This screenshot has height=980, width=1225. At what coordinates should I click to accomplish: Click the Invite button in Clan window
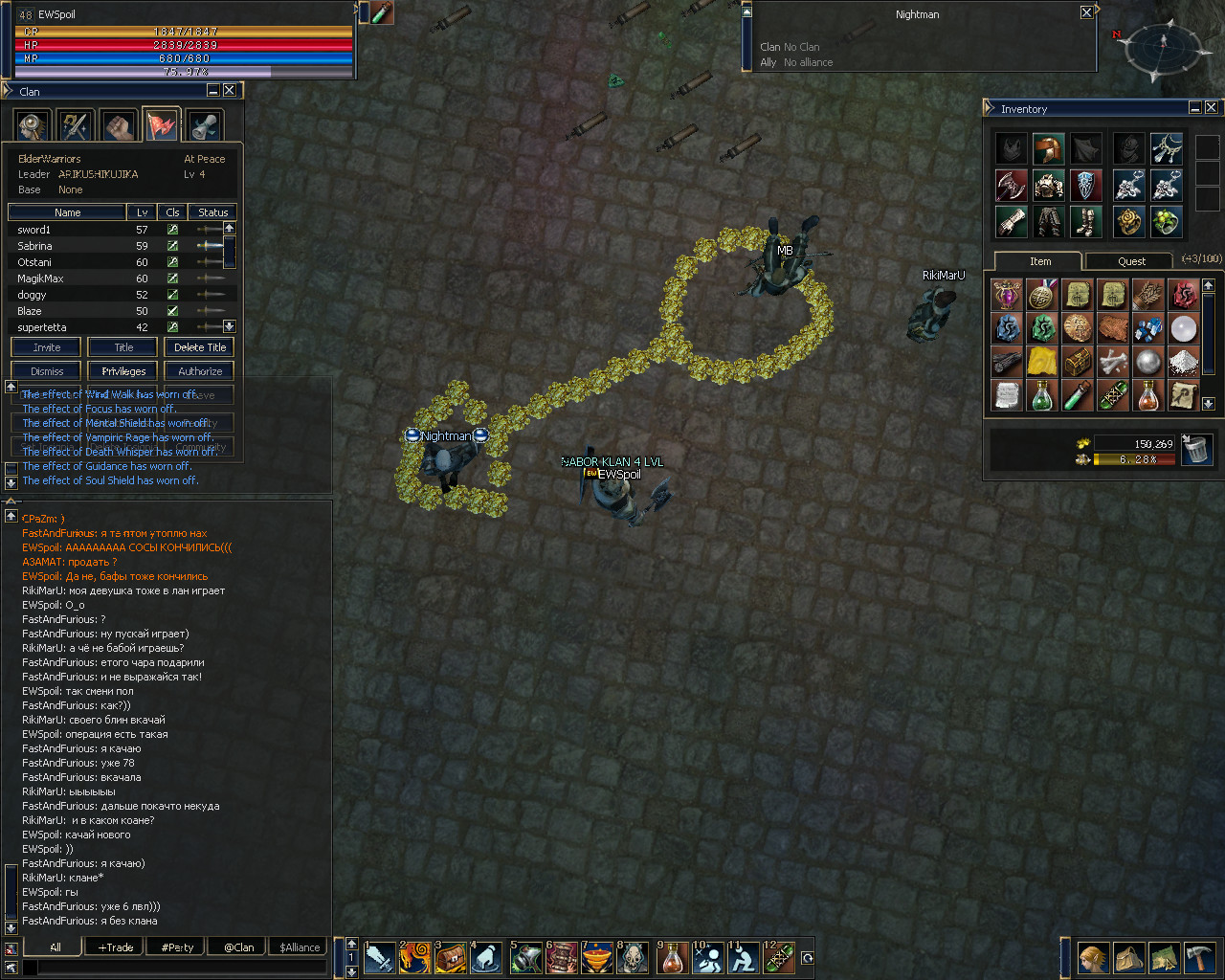coord(46,347)
